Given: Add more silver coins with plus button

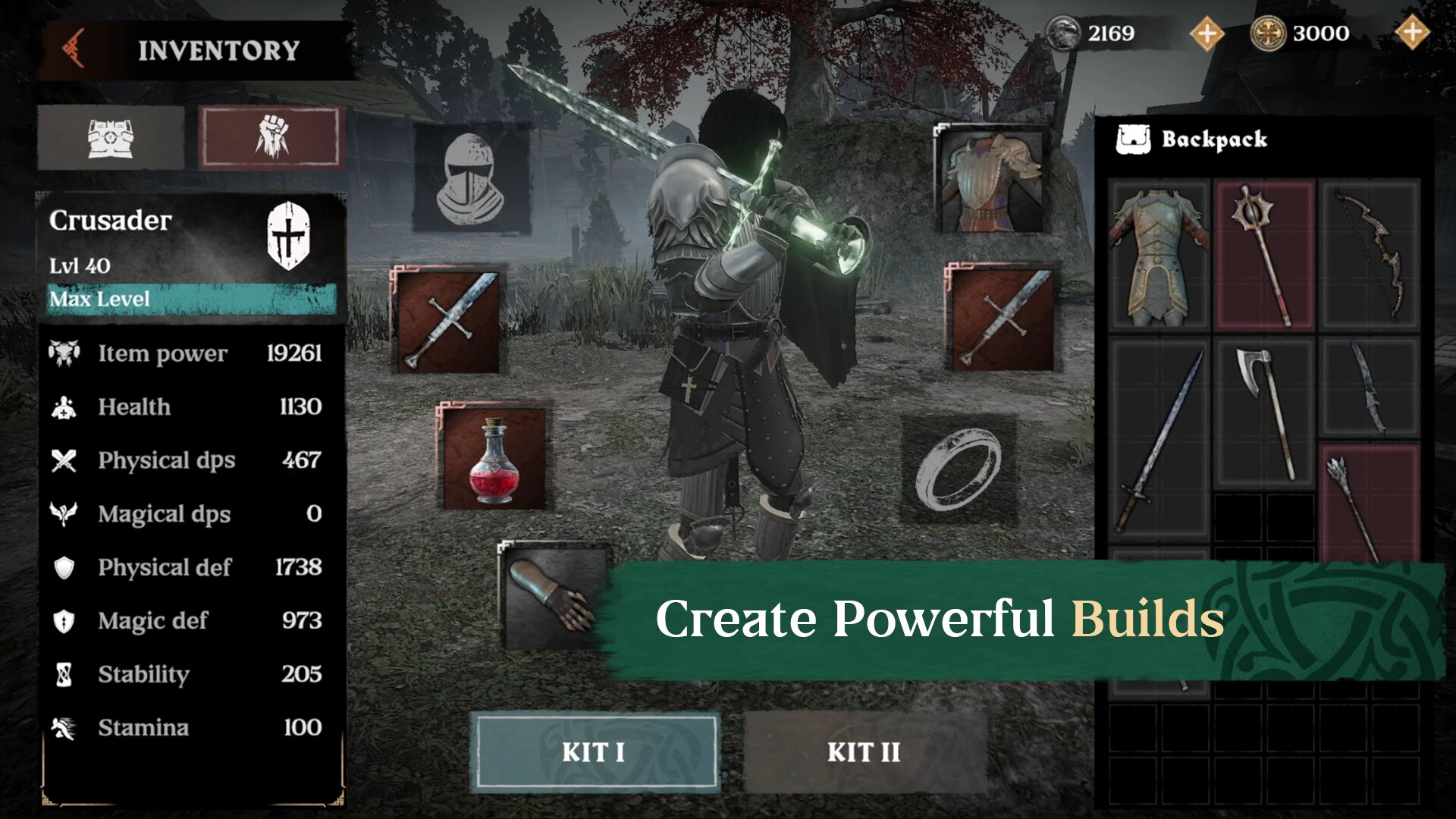Looking at the screenshot, I should 1207,33.
